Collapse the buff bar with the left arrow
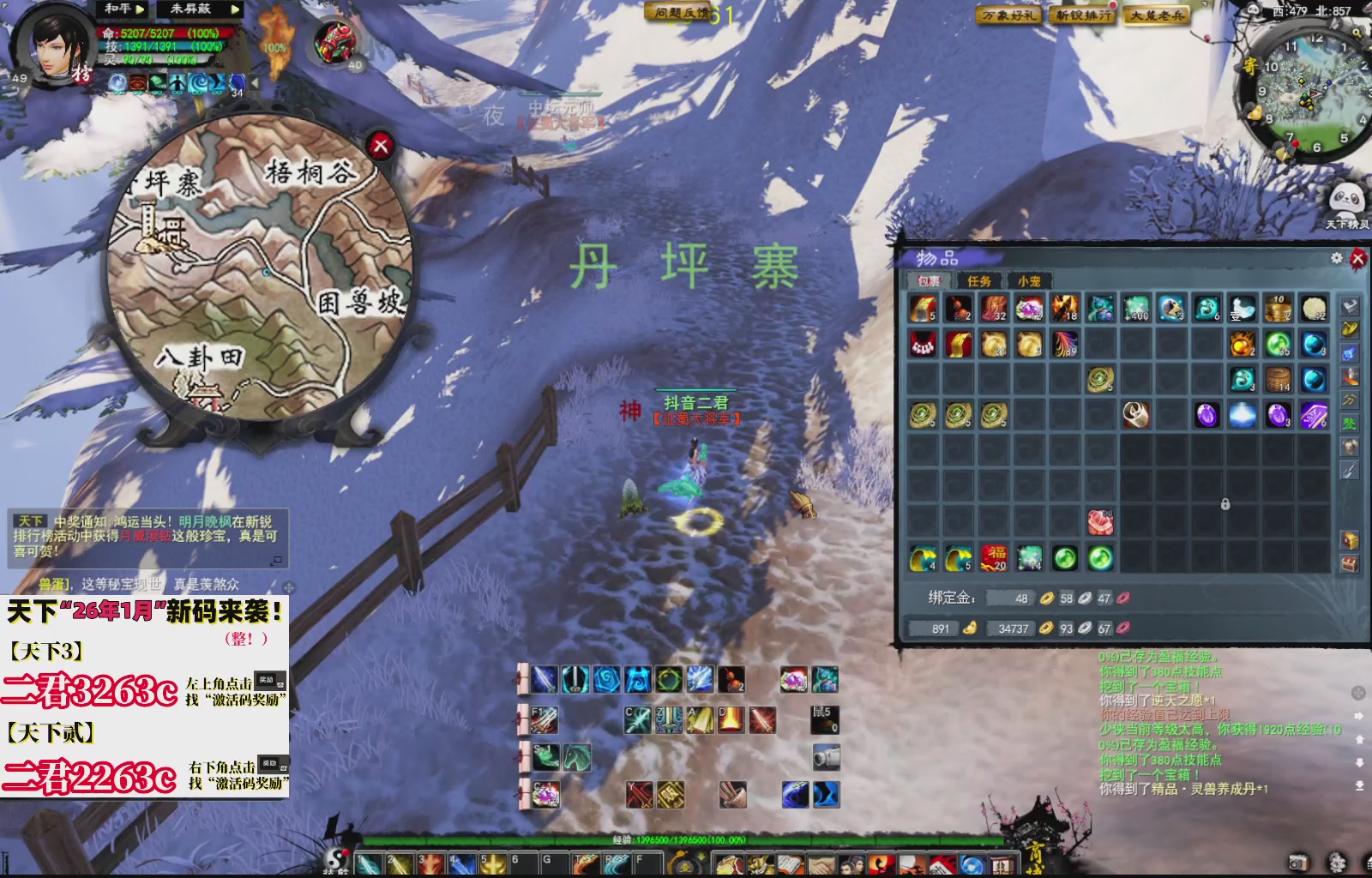 (254, 81)
